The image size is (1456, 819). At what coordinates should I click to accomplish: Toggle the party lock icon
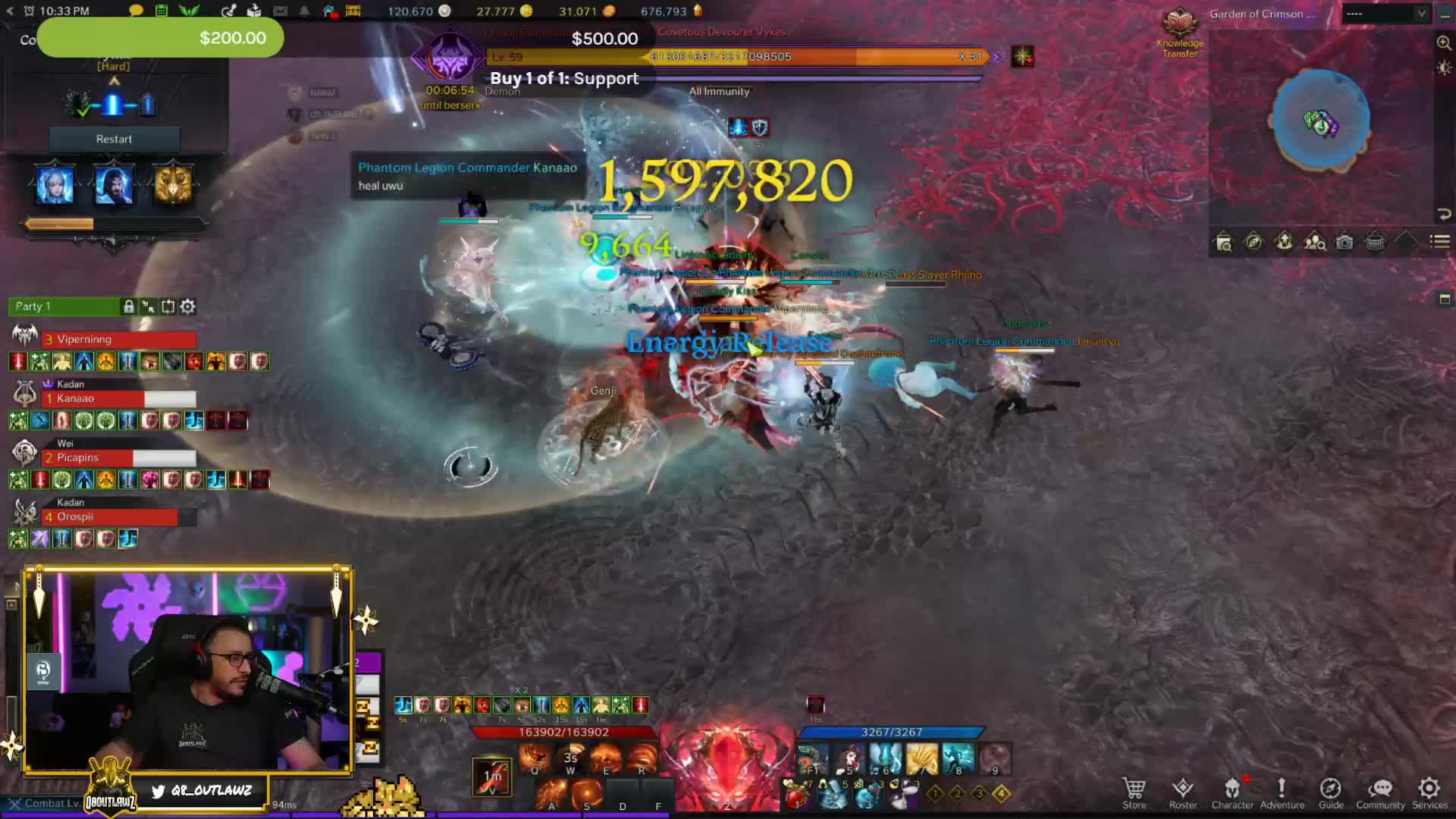pyautogui.click(x=129, y=306)
